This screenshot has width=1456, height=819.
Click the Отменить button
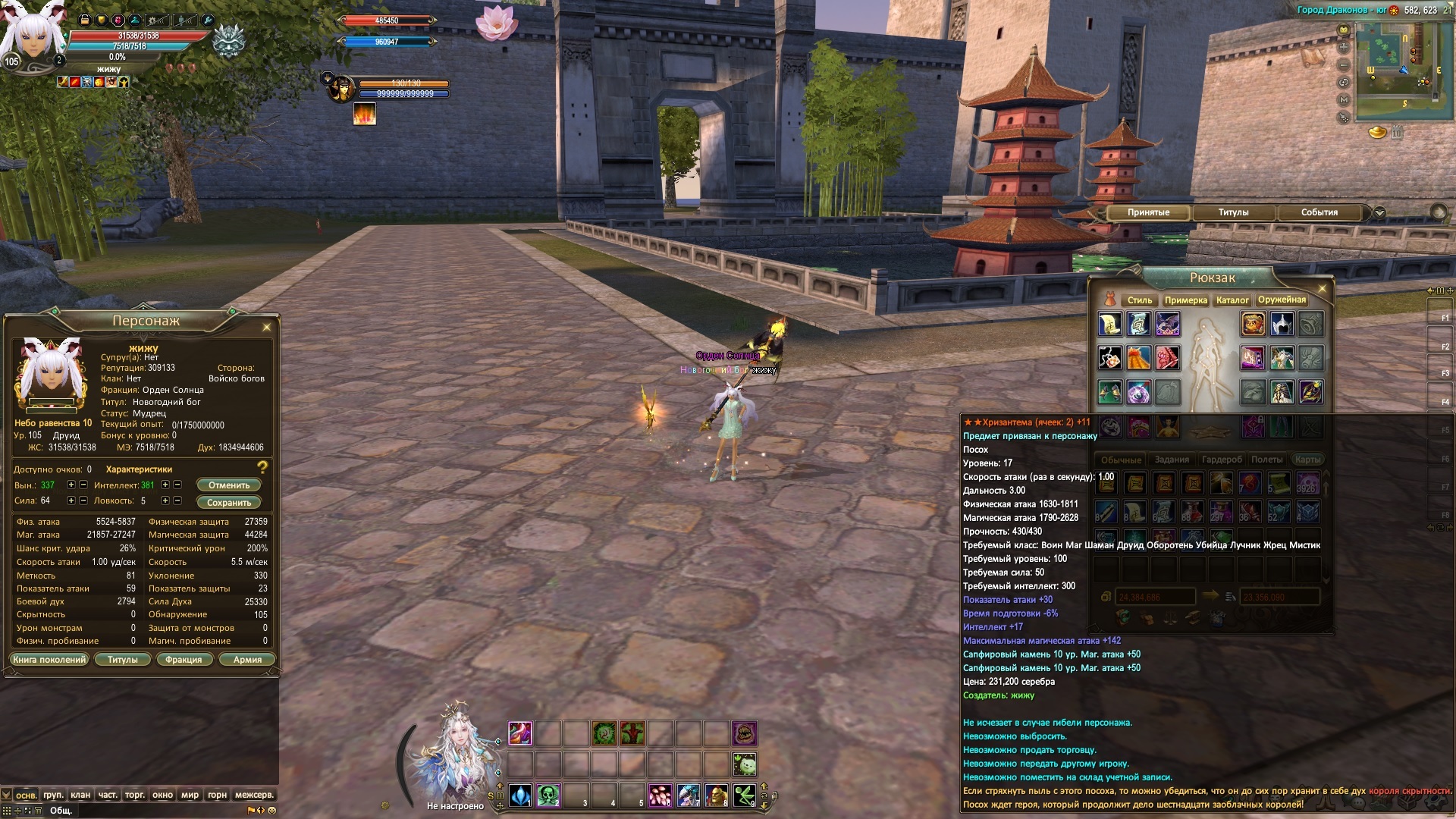coord(229,485)
